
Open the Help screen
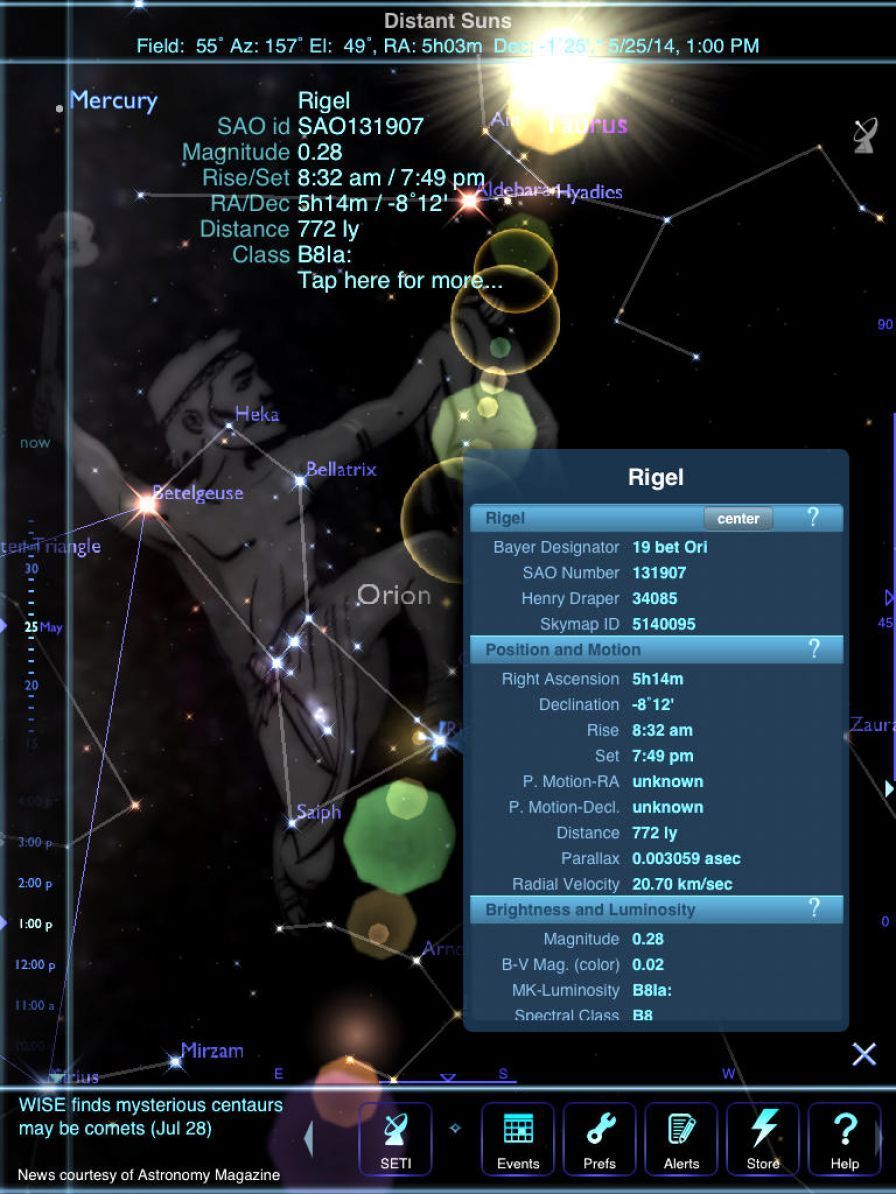click(x=844, y=1138)
